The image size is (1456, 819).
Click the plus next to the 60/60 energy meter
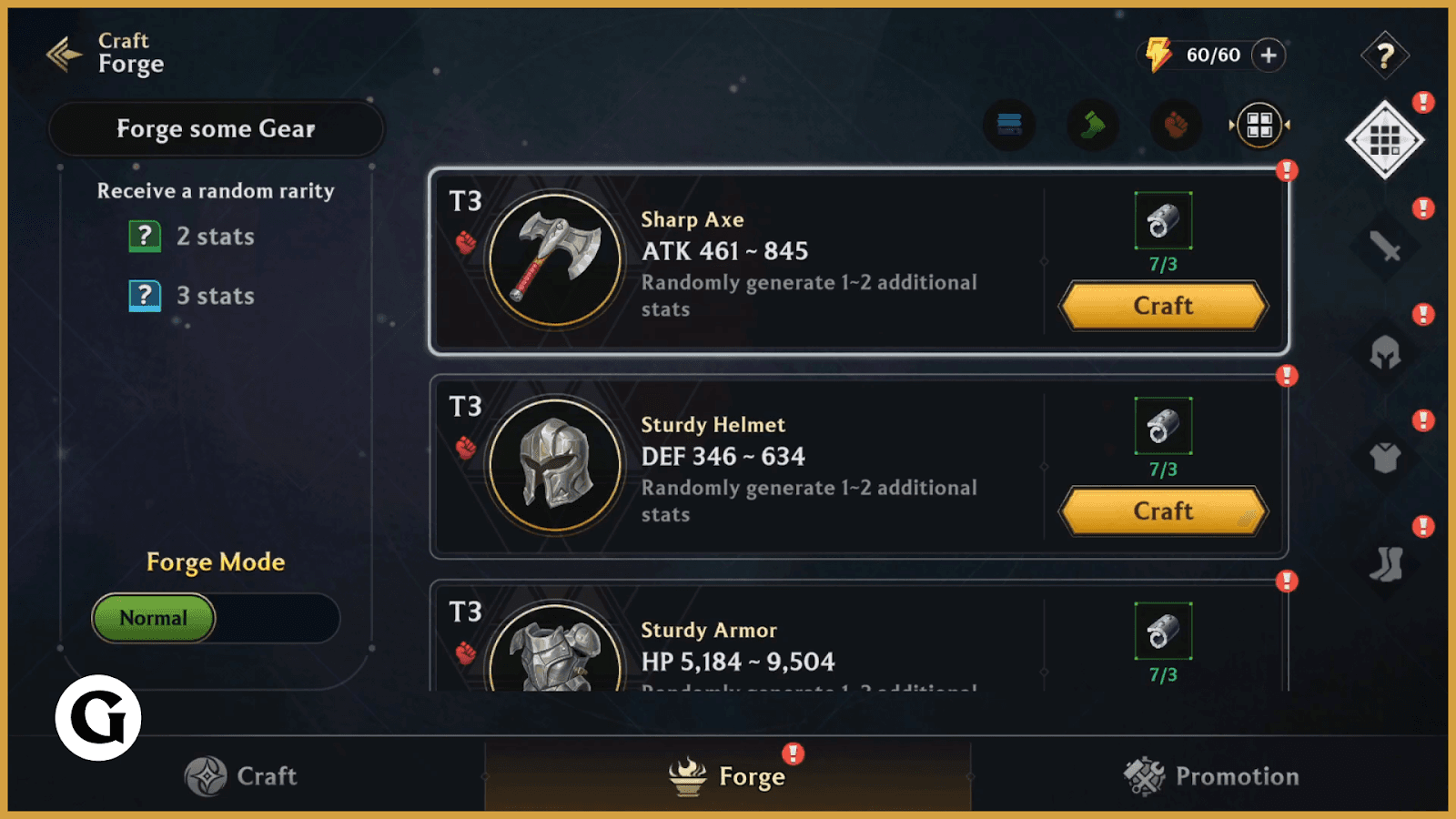click(x=1269, y=55)
